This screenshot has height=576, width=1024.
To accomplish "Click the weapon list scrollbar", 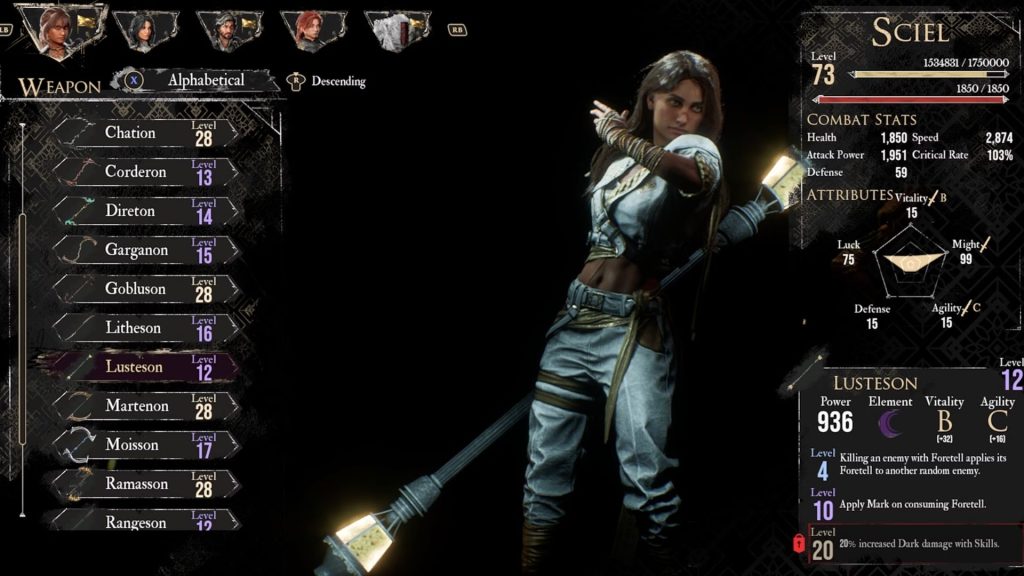I will tap(21, 320).
